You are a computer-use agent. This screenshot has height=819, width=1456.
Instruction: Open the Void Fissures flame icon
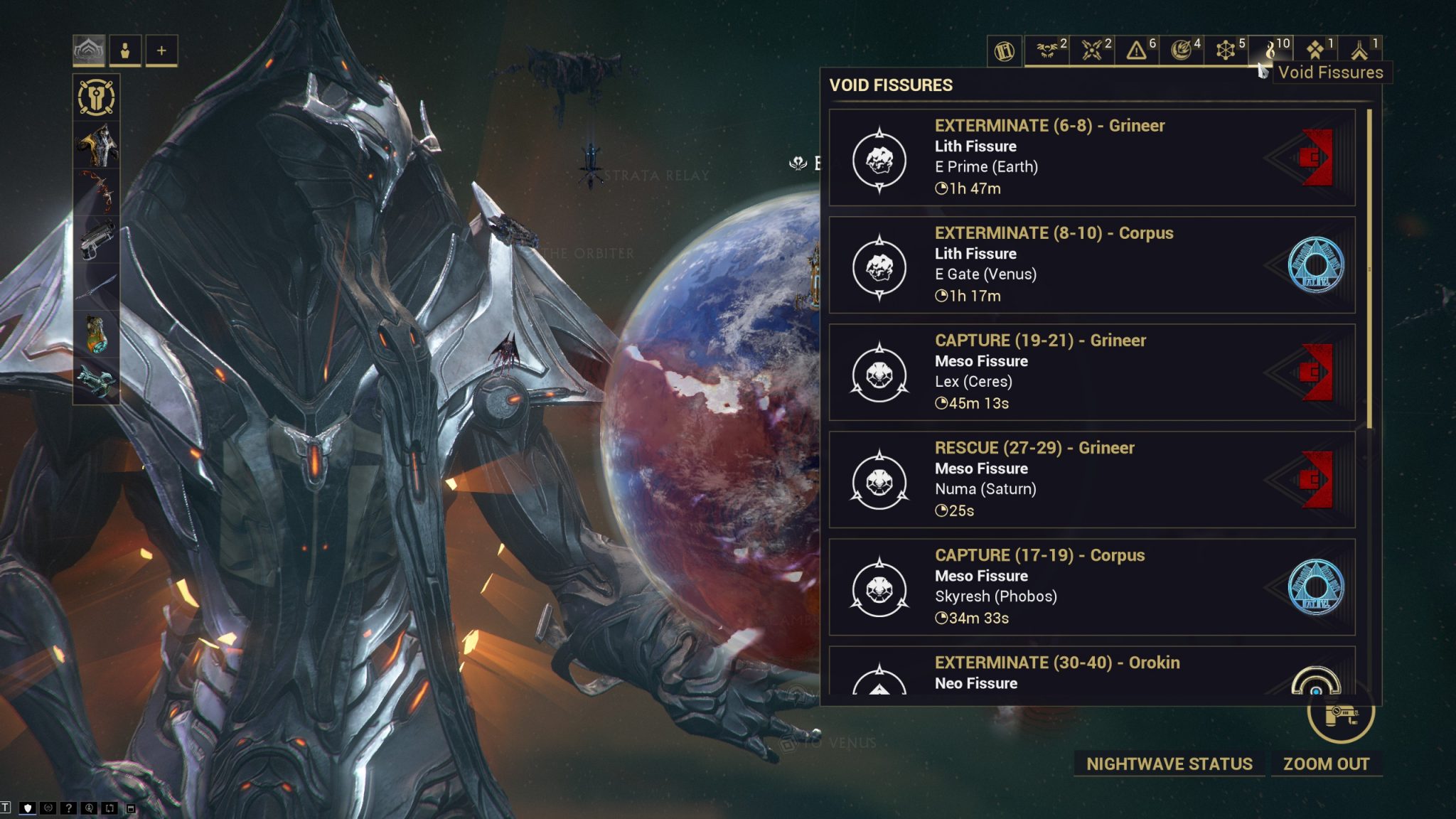pyautogui.click(x=1270, y=50)
